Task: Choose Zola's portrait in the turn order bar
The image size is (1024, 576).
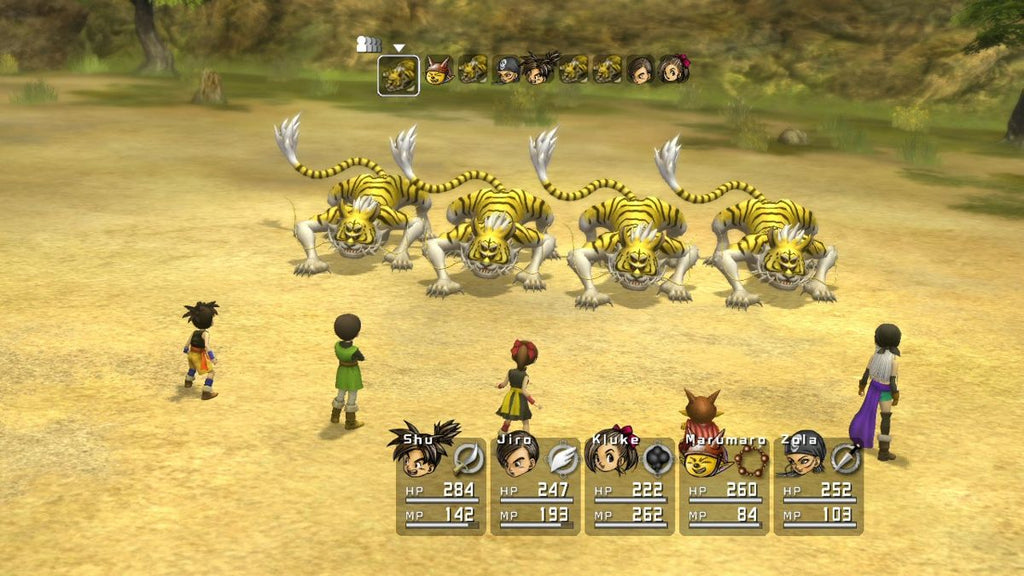Action: (507, 70)
